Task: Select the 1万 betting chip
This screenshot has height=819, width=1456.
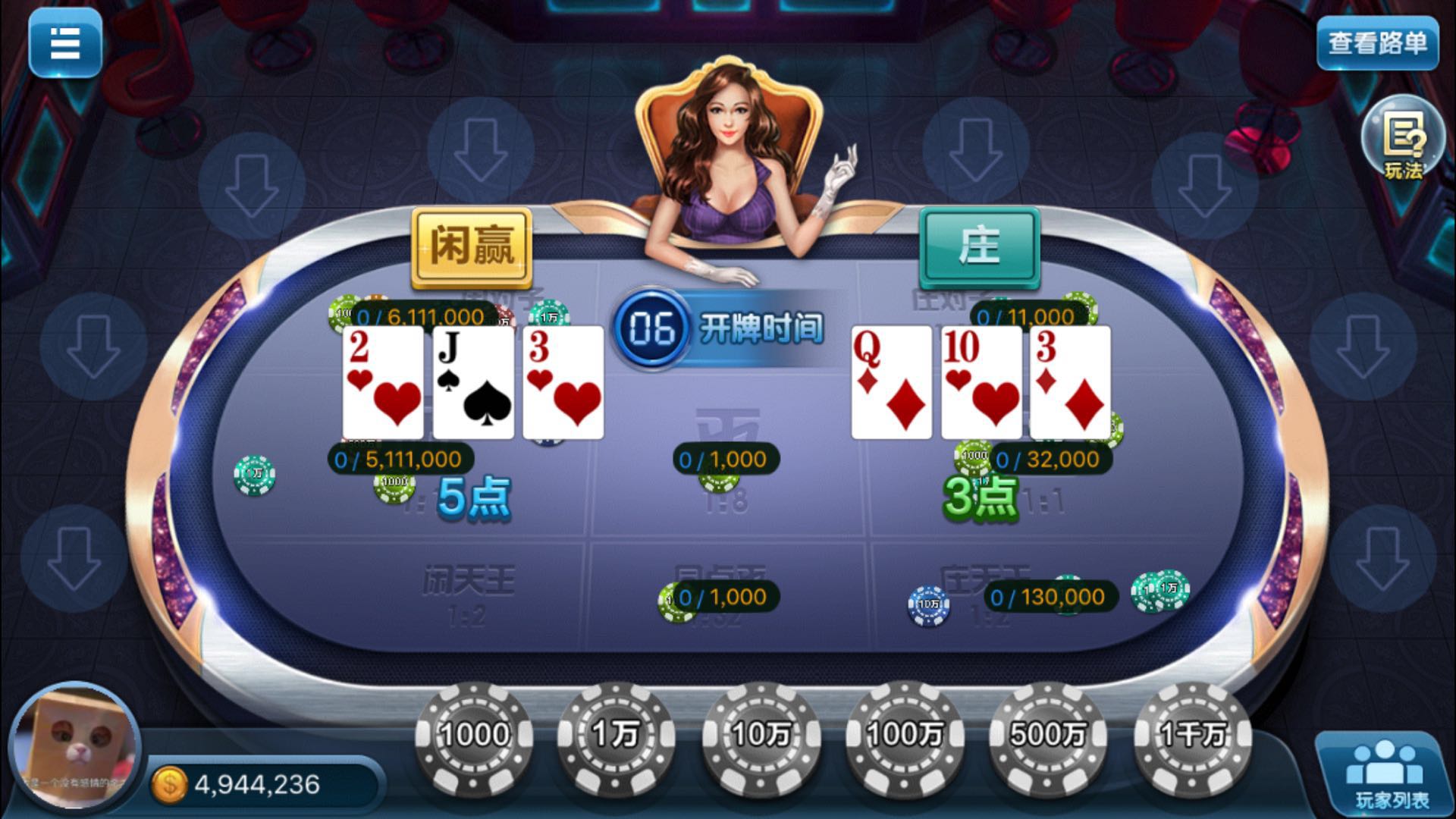Action: (x=617, y=734)
